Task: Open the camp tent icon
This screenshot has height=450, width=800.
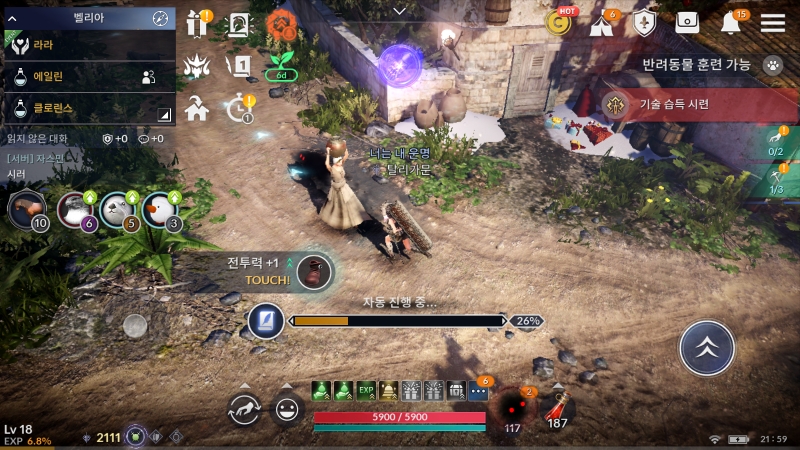Action: click(603, 24)
